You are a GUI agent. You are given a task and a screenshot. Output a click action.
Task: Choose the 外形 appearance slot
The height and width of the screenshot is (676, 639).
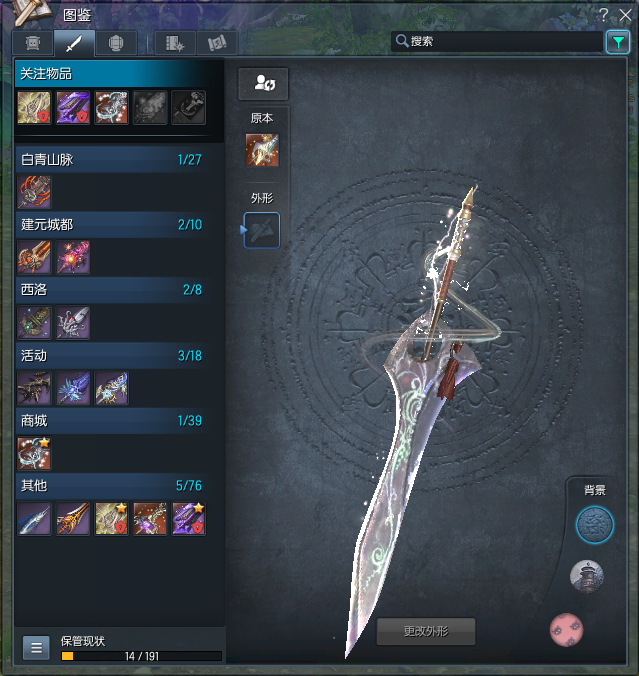pos(262,230)
